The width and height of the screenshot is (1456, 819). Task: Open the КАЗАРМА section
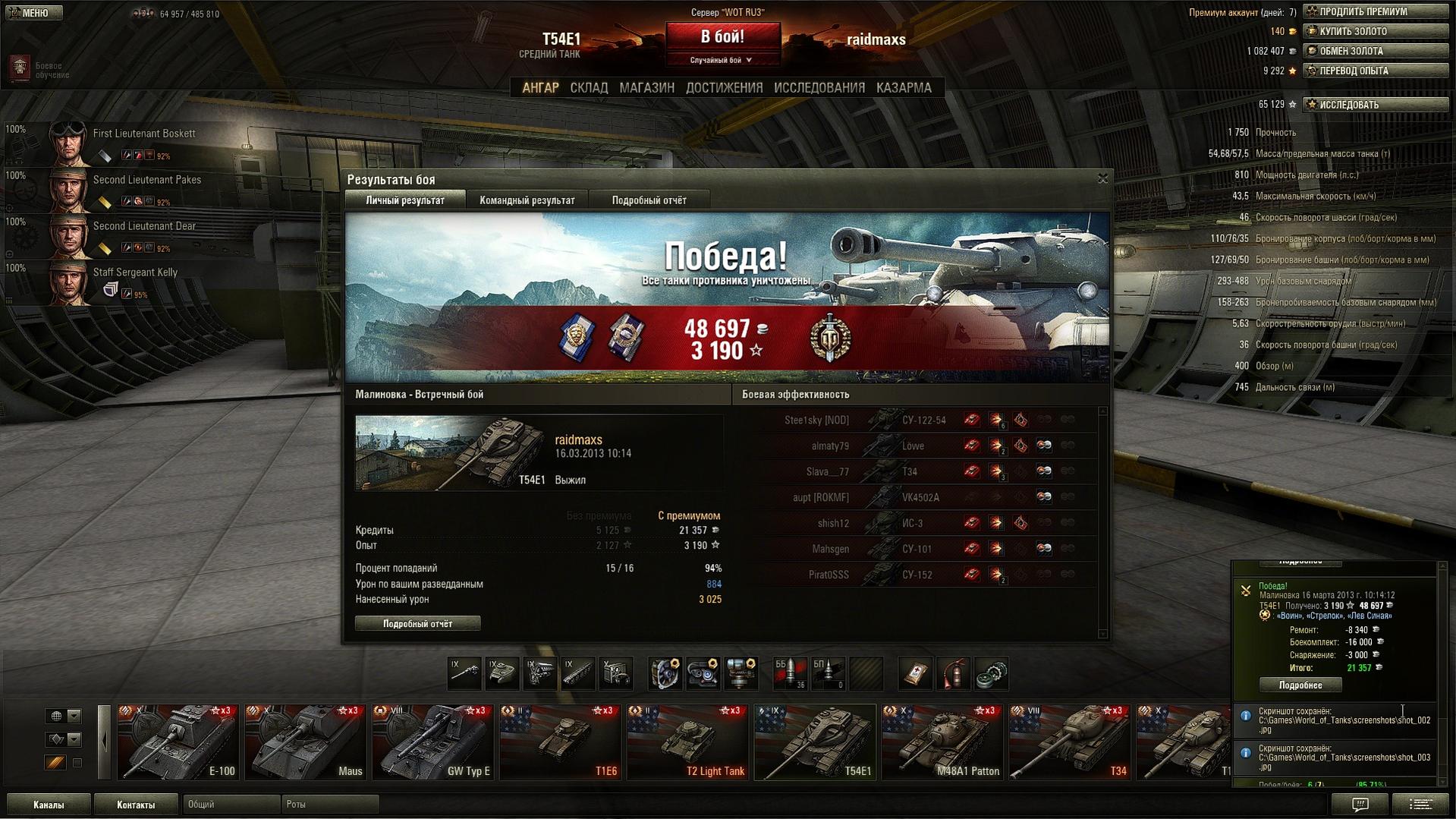pyautogui.click(x=903, y=88)
